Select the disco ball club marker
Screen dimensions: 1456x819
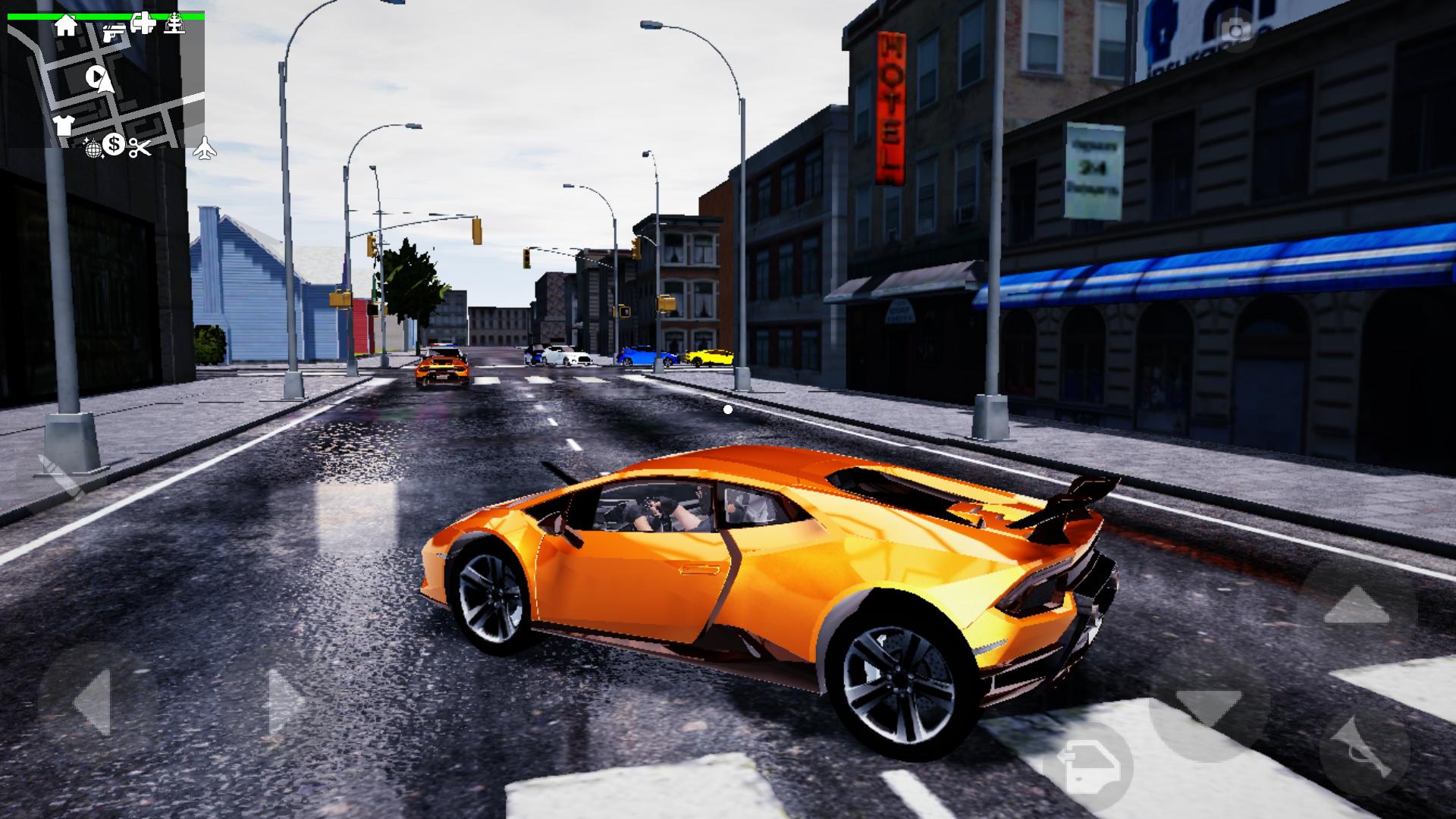point(93,148)
